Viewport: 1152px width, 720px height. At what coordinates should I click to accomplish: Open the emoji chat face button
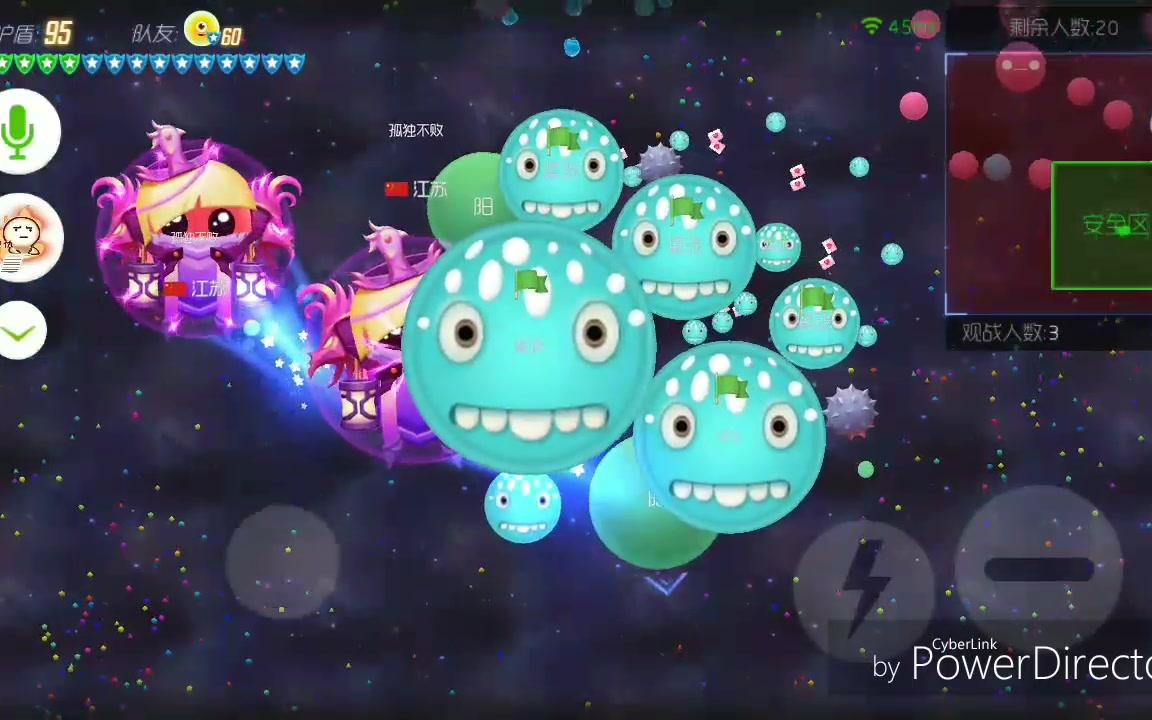point(24,238)
